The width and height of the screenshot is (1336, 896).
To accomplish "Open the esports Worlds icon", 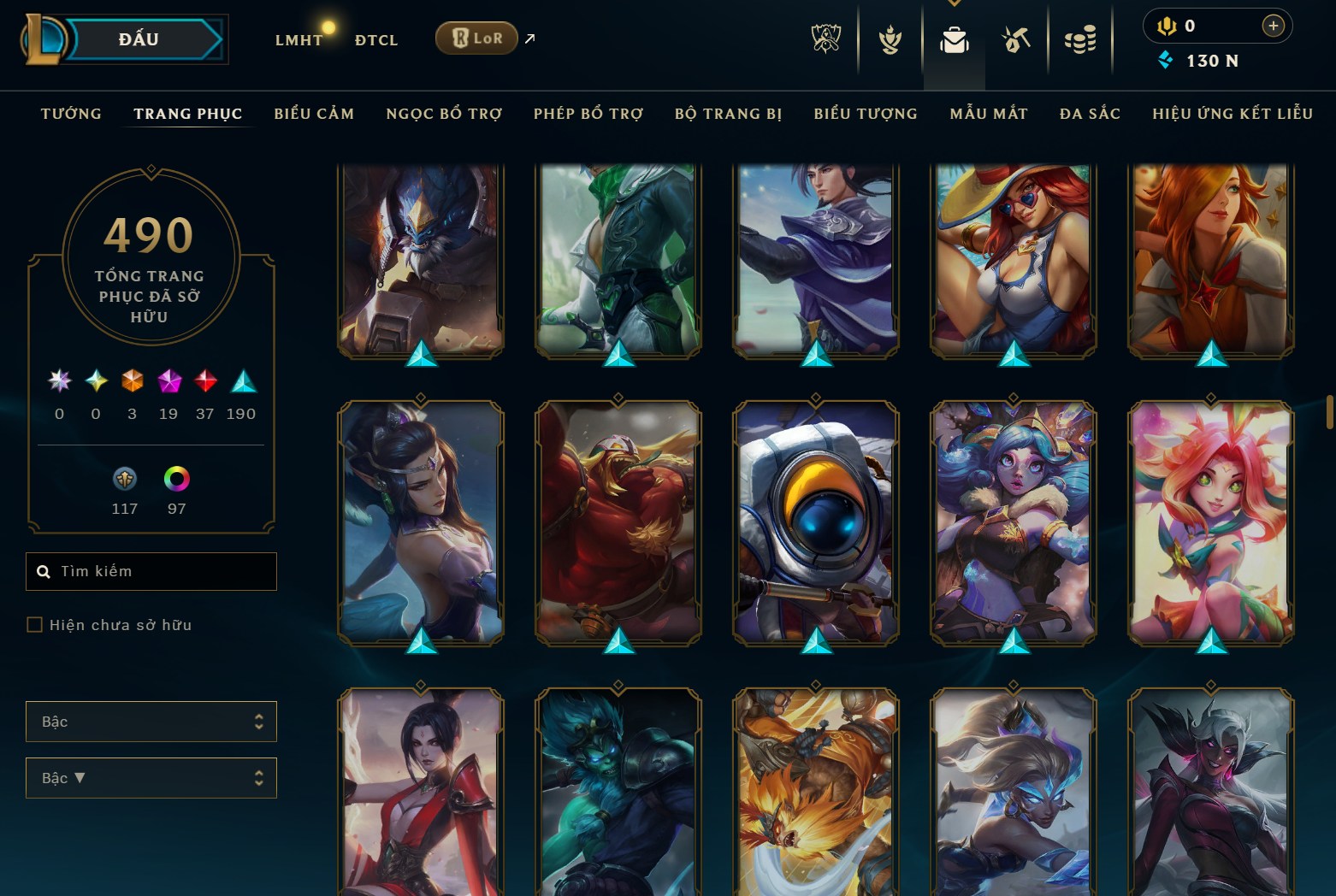I will tap(825, 38).
